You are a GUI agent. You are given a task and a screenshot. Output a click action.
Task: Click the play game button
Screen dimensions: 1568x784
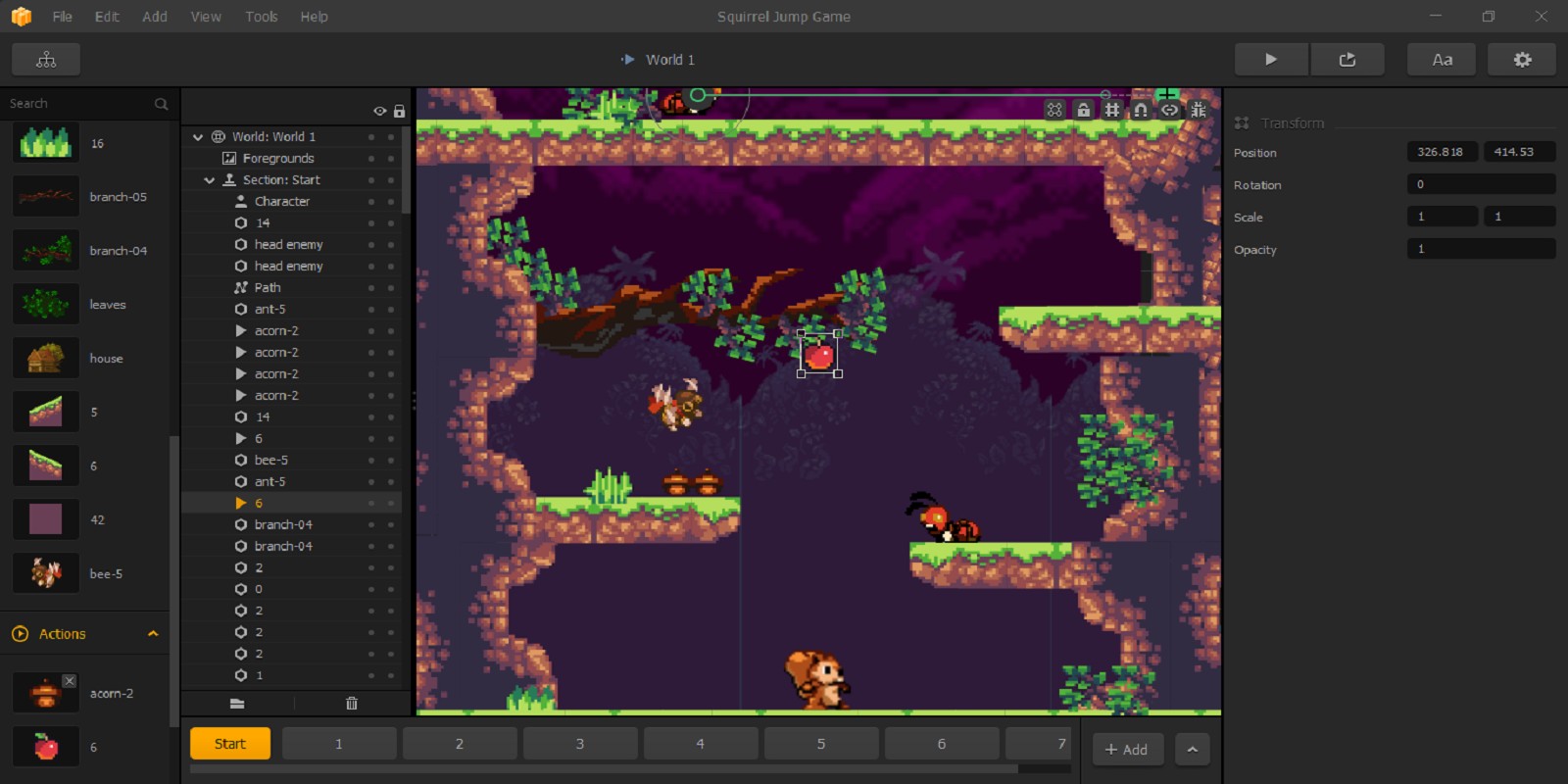[x=1270, y=60]
